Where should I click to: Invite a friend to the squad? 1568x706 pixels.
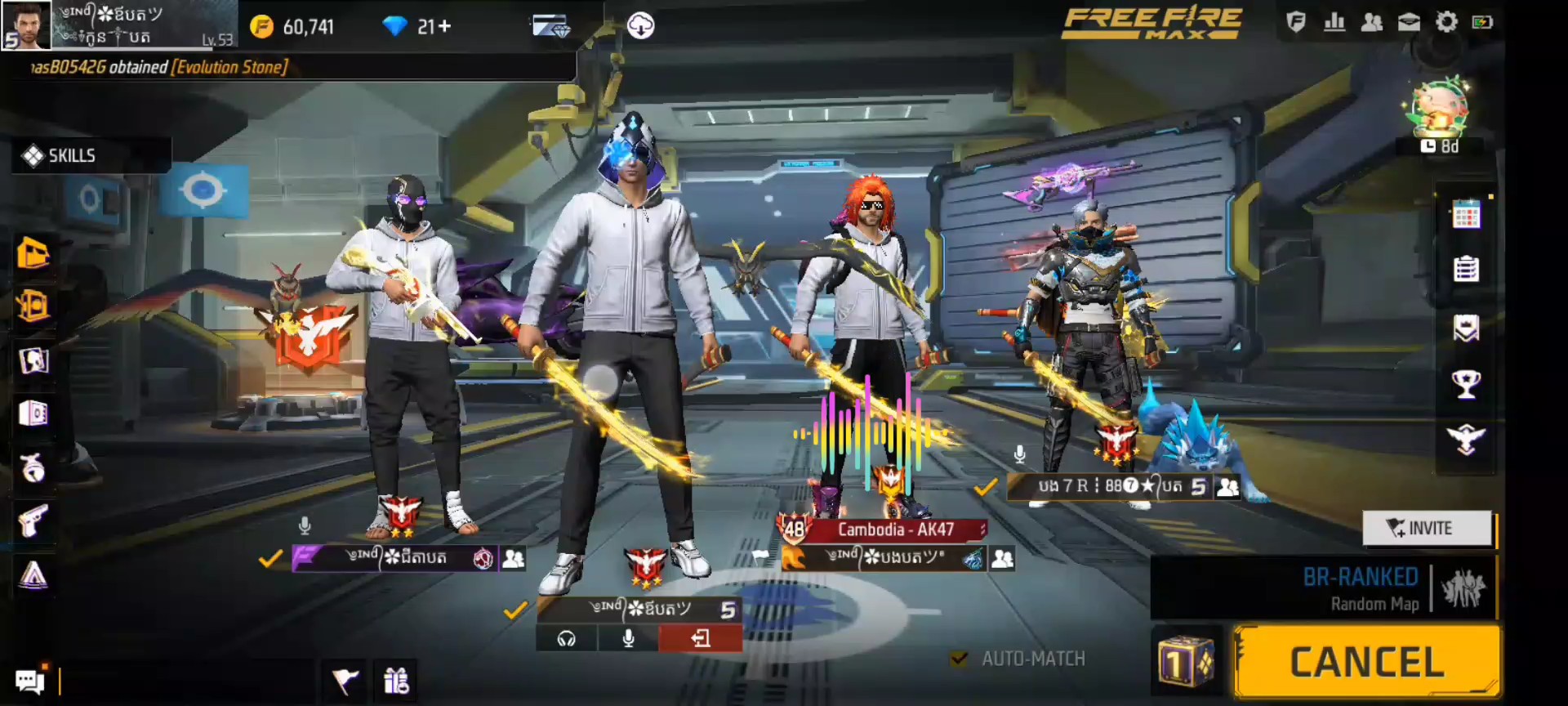tap(1428, 528)
